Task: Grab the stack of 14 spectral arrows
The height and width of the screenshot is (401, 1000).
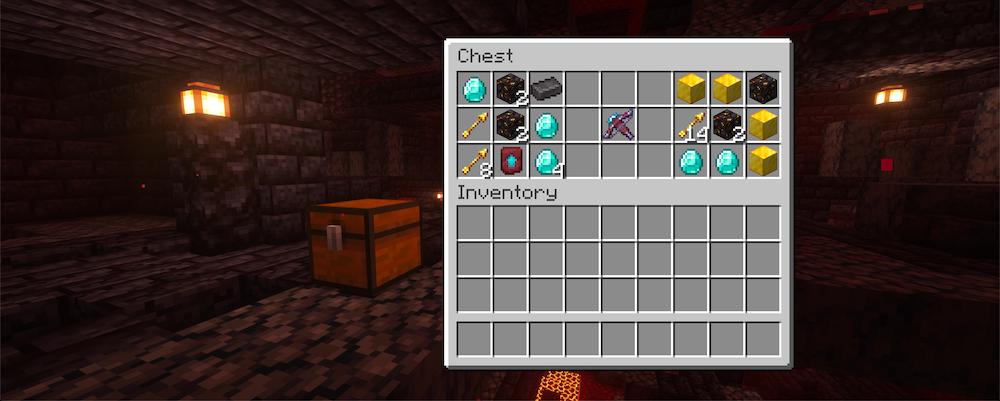Action: 691,125
